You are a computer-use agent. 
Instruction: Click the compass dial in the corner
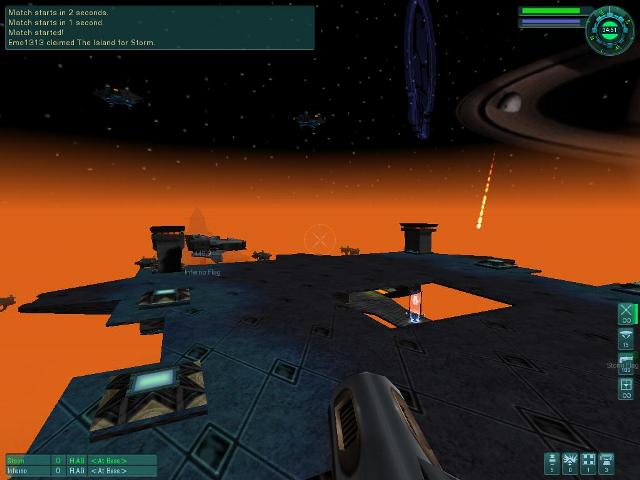click(x=609, y=28)
